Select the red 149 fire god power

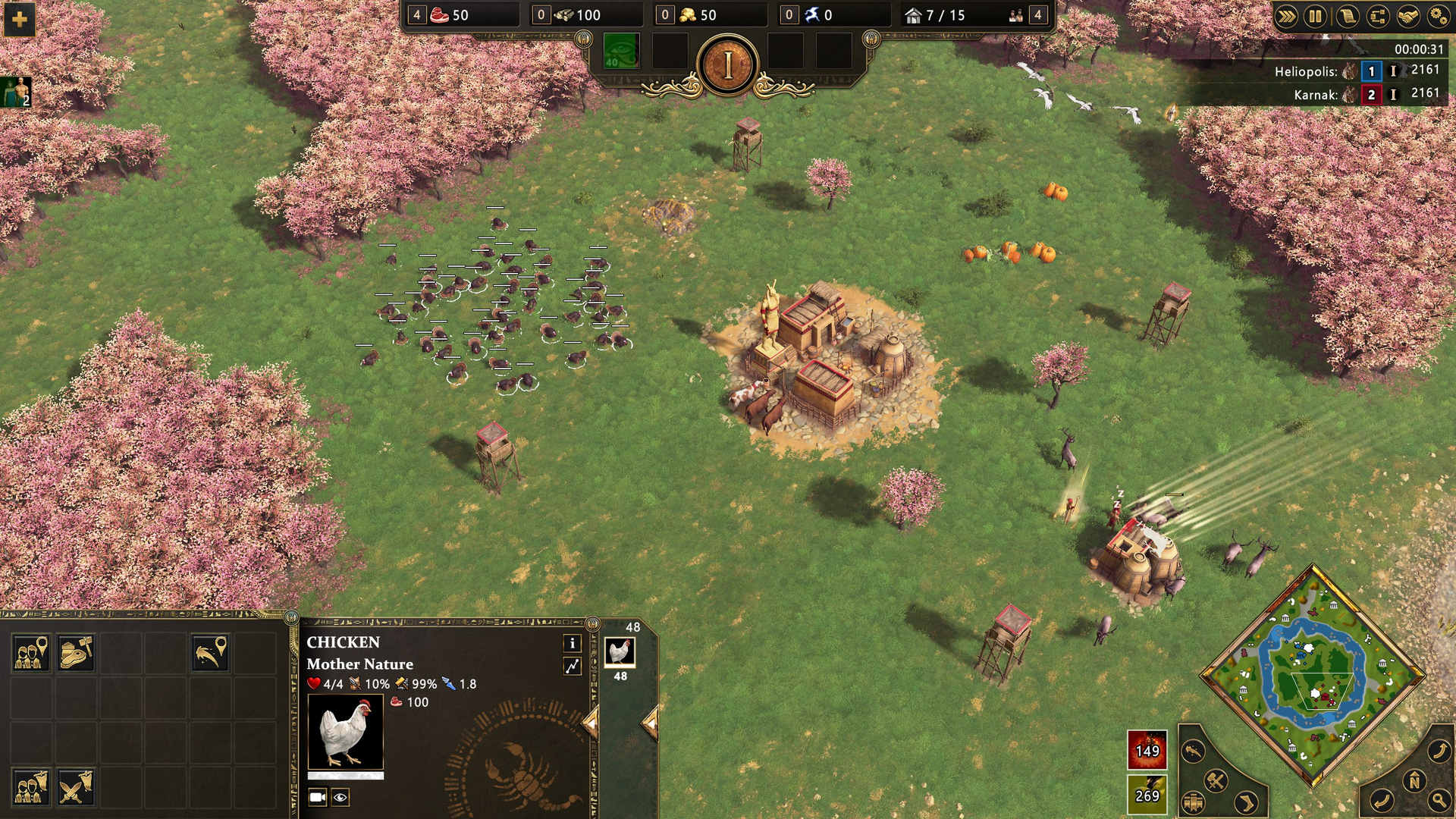coord(1147,750)
